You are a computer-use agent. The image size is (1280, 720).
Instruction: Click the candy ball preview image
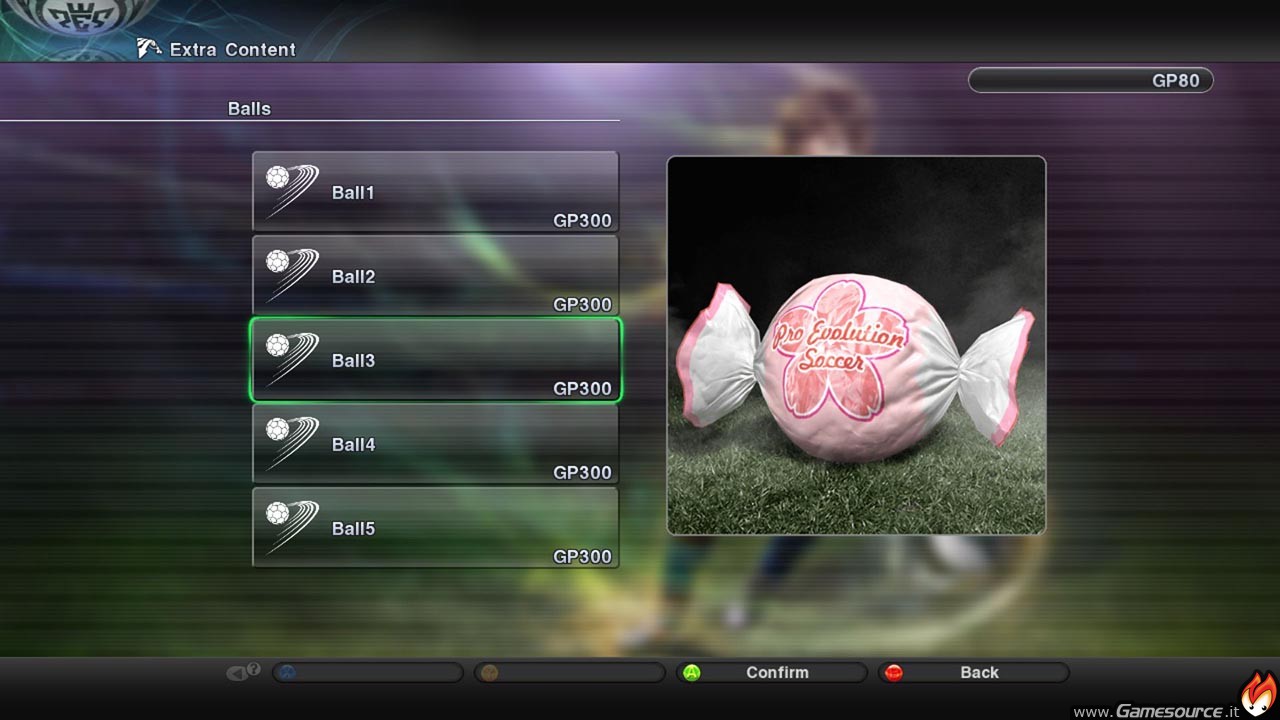(x=856, y=345)
